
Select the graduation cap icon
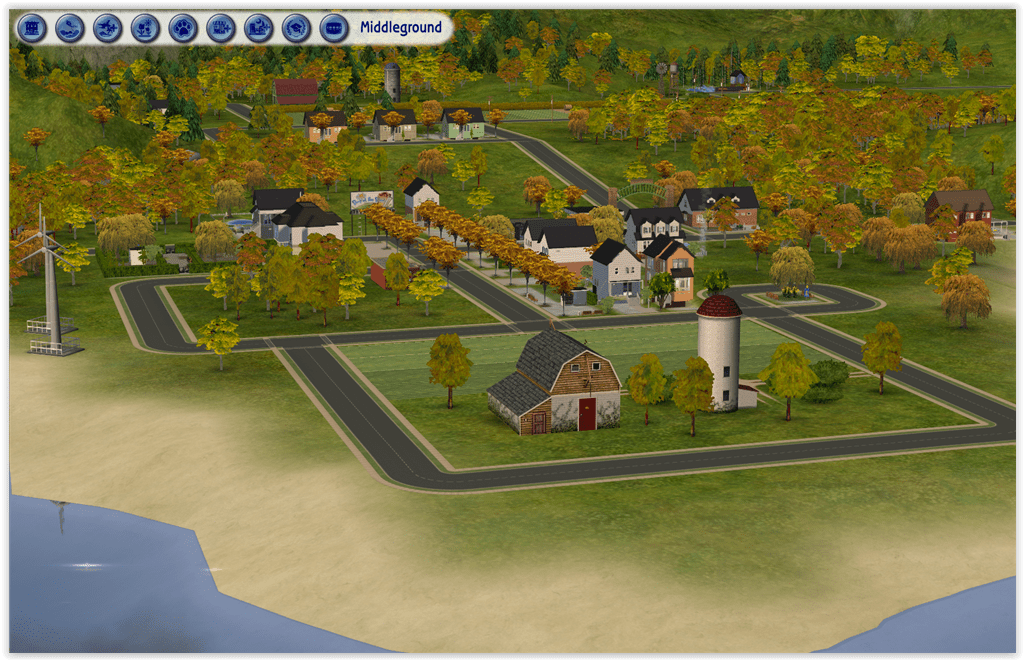click(296, 28)
